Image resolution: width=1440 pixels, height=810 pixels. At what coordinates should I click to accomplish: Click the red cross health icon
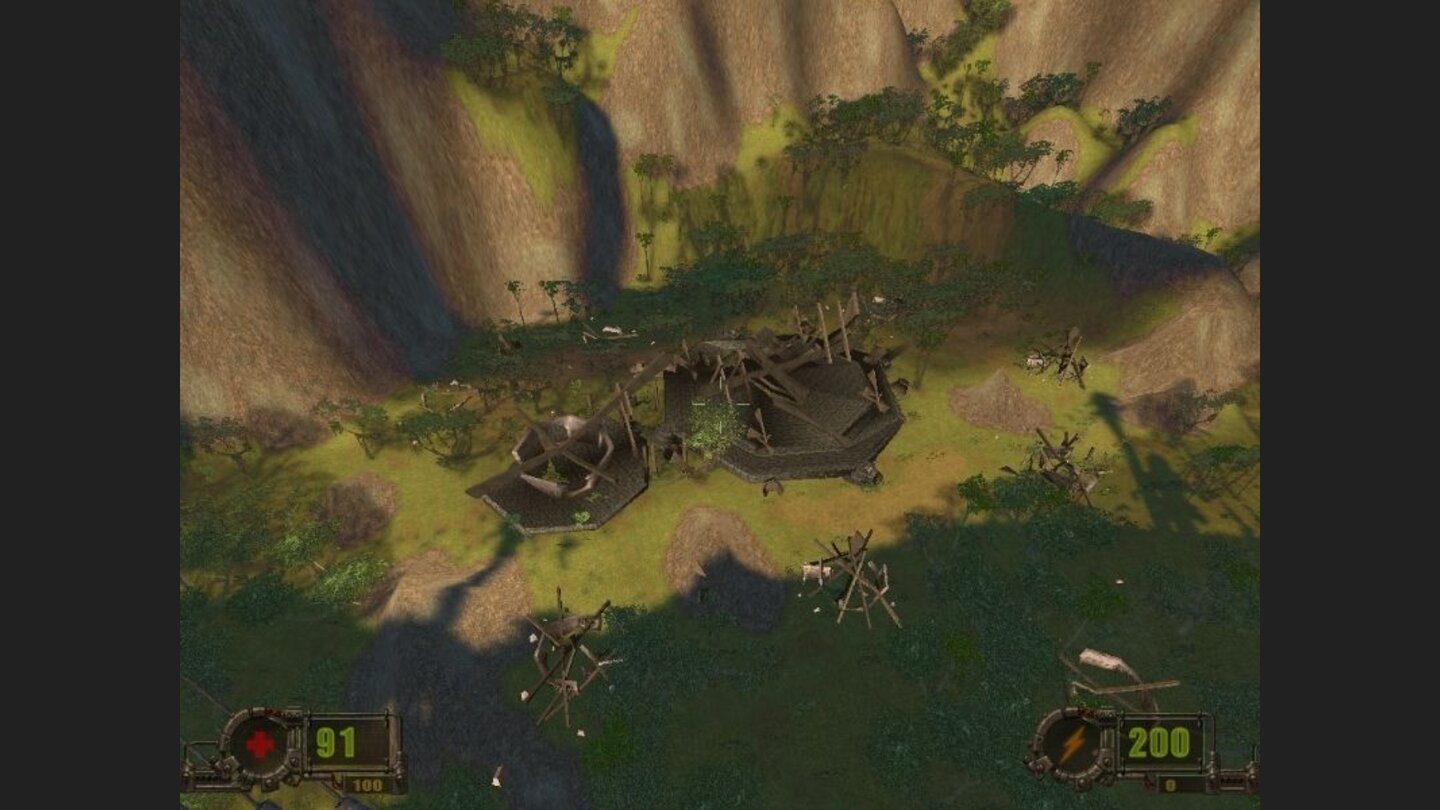click(x=259, y=744)
